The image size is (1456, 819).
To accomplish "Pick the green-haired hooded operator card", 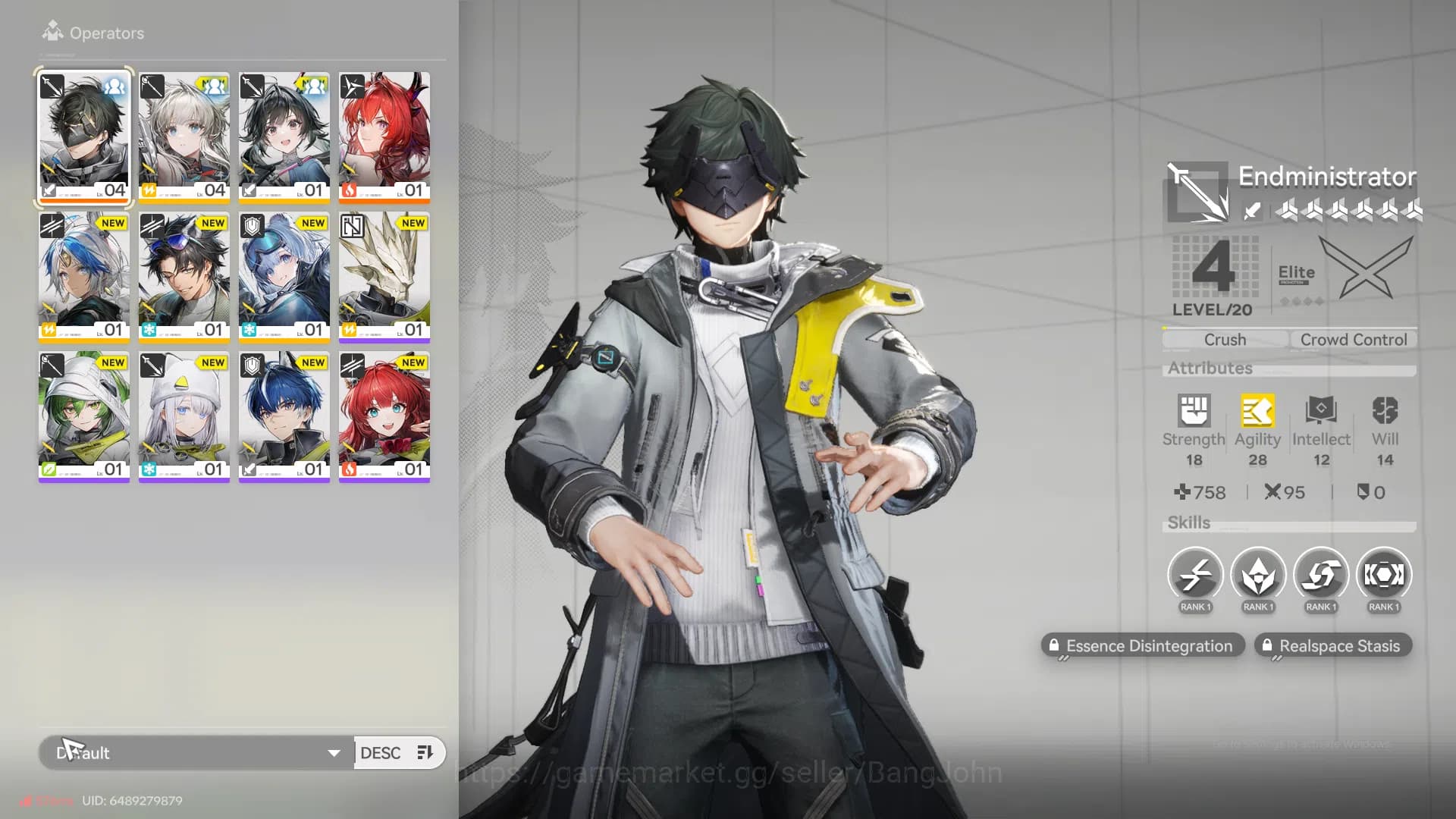I will (84, 416).
